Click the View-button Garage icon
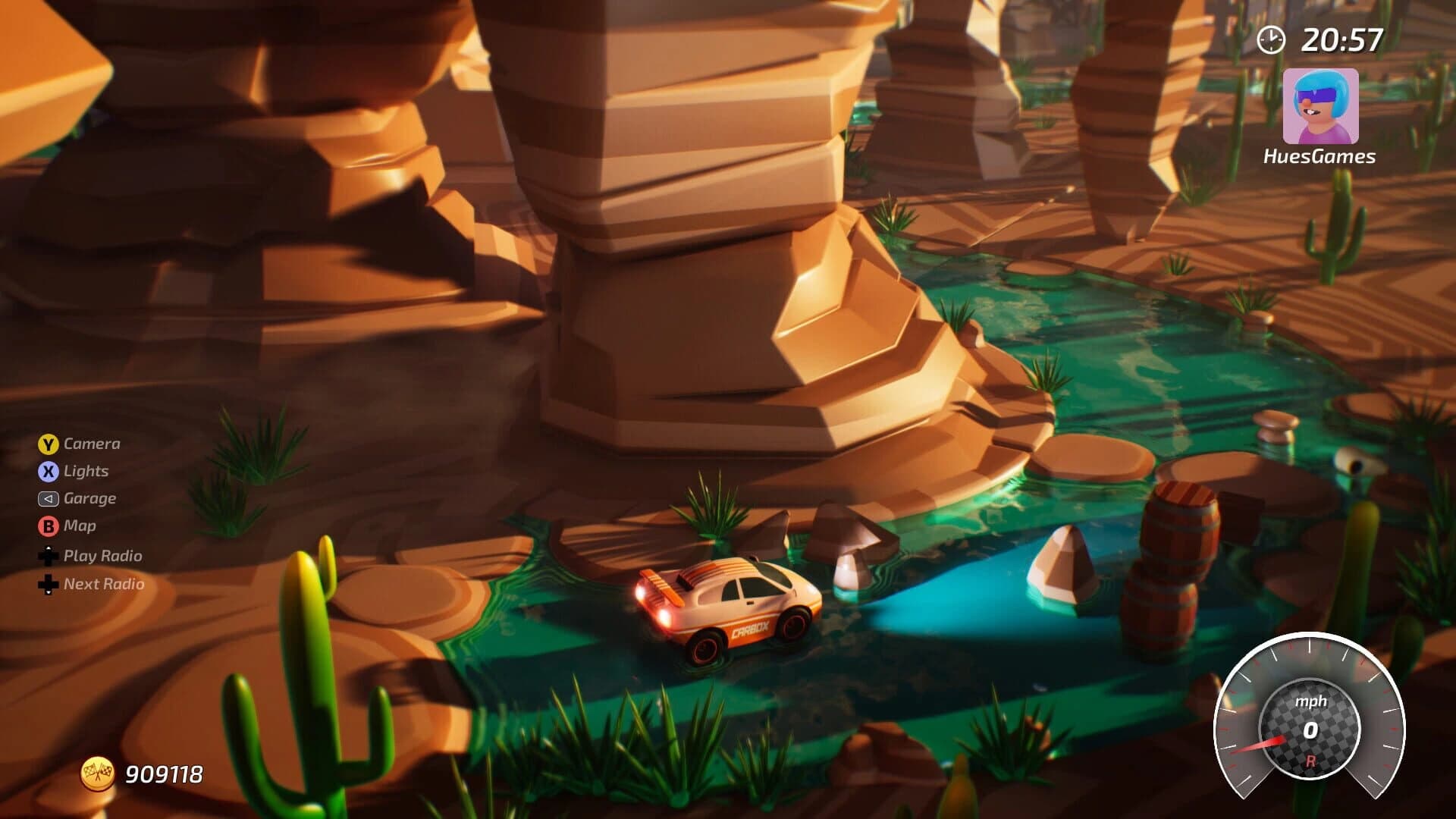The height and width of the screenshot is (819, 1456). coord(48,498)
